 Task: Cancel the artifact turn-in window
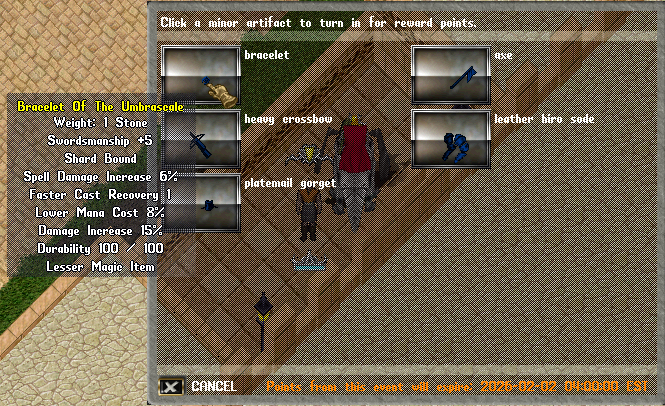coord(171,386)
